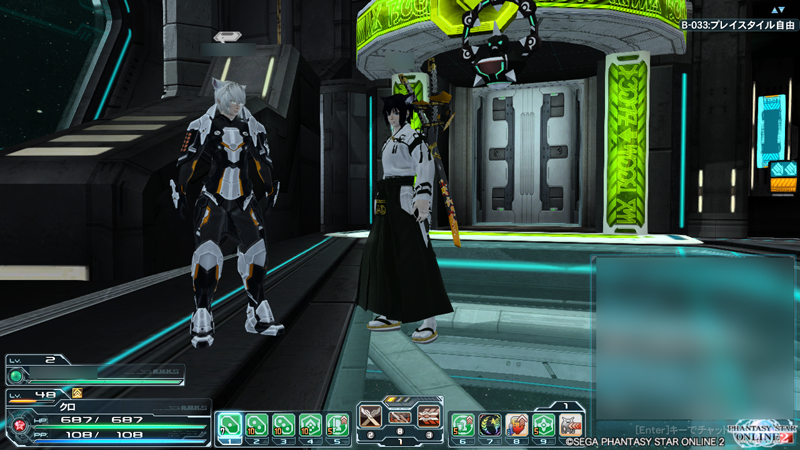Trigger the star wreath skill icon
This screenshot has width=800, height=450.
[x=489, y=425]
